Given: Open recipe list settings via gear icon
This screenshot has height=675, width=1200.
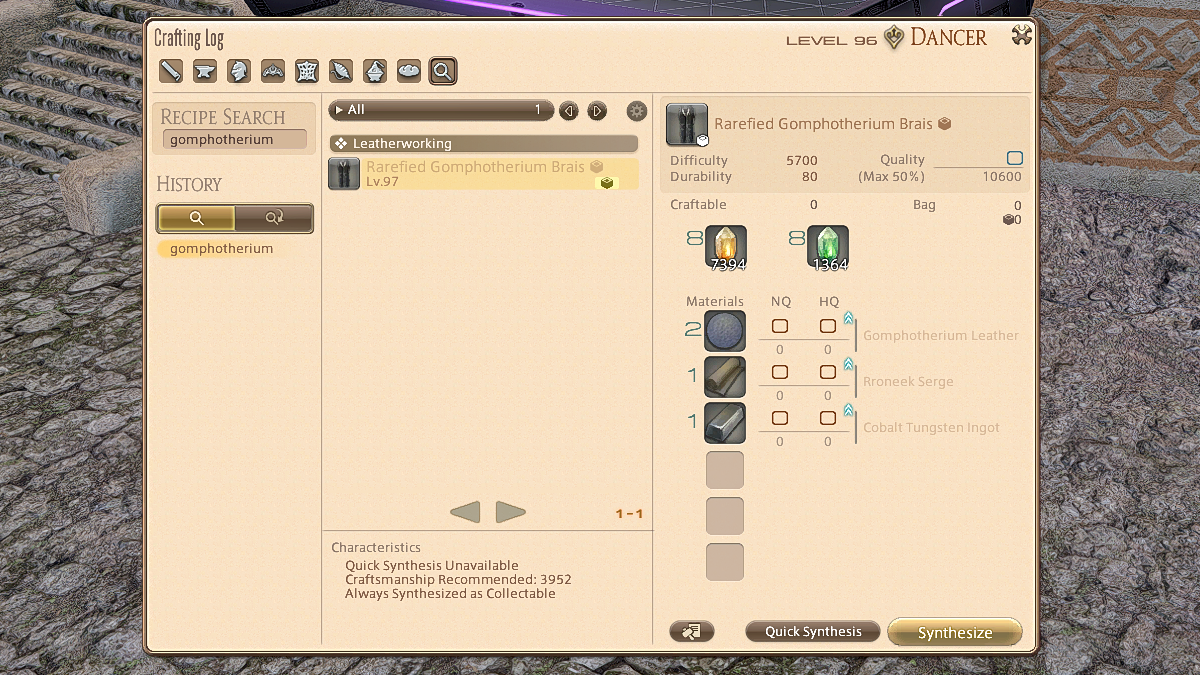Looking at the screenshot, I should click(x=636, y=111).
